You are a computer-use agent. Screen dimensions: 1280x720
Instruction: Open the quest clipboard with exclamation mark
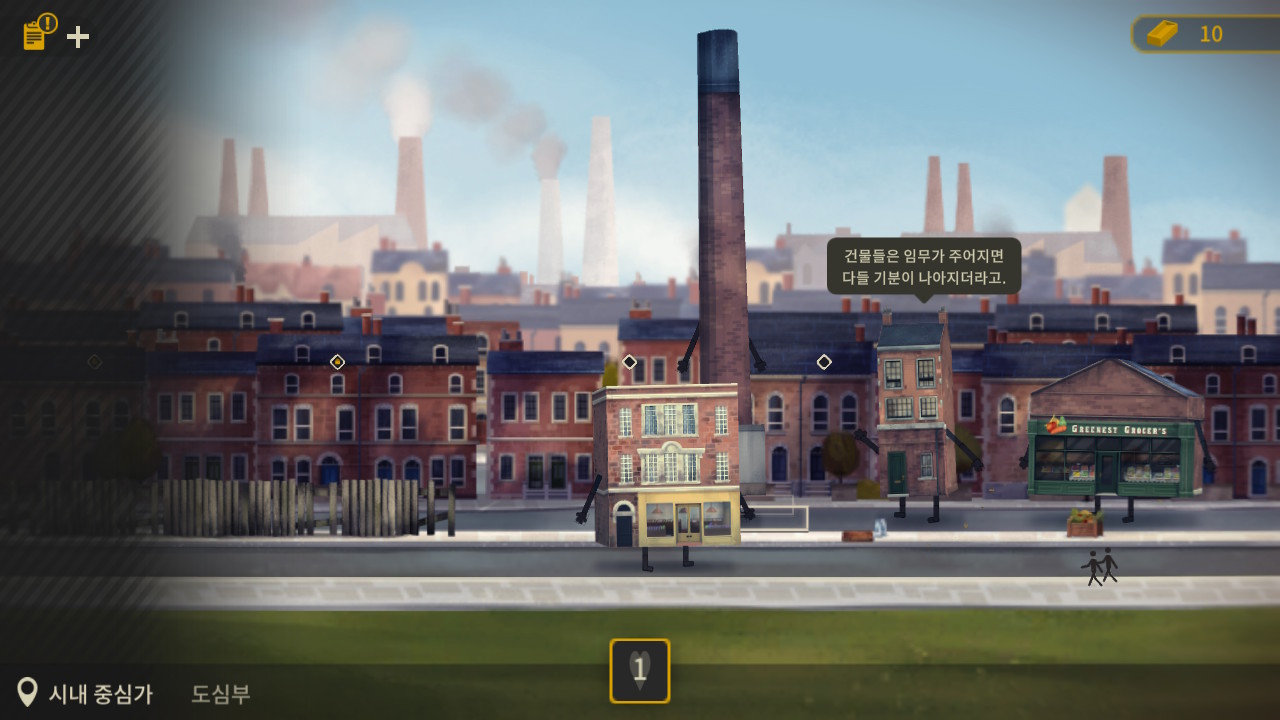pos(35,30)
